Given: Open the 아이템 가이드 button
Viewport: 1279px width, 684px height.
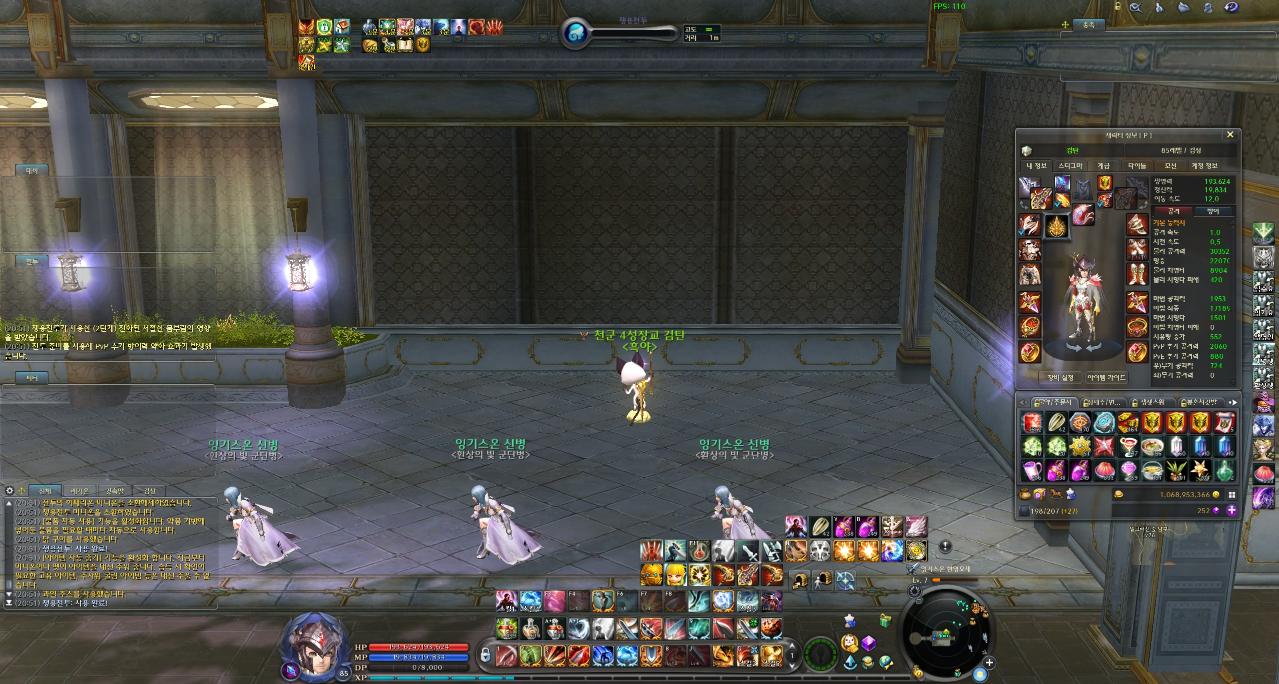Looking at the screenshot, I should click(x=1106, y=378).
